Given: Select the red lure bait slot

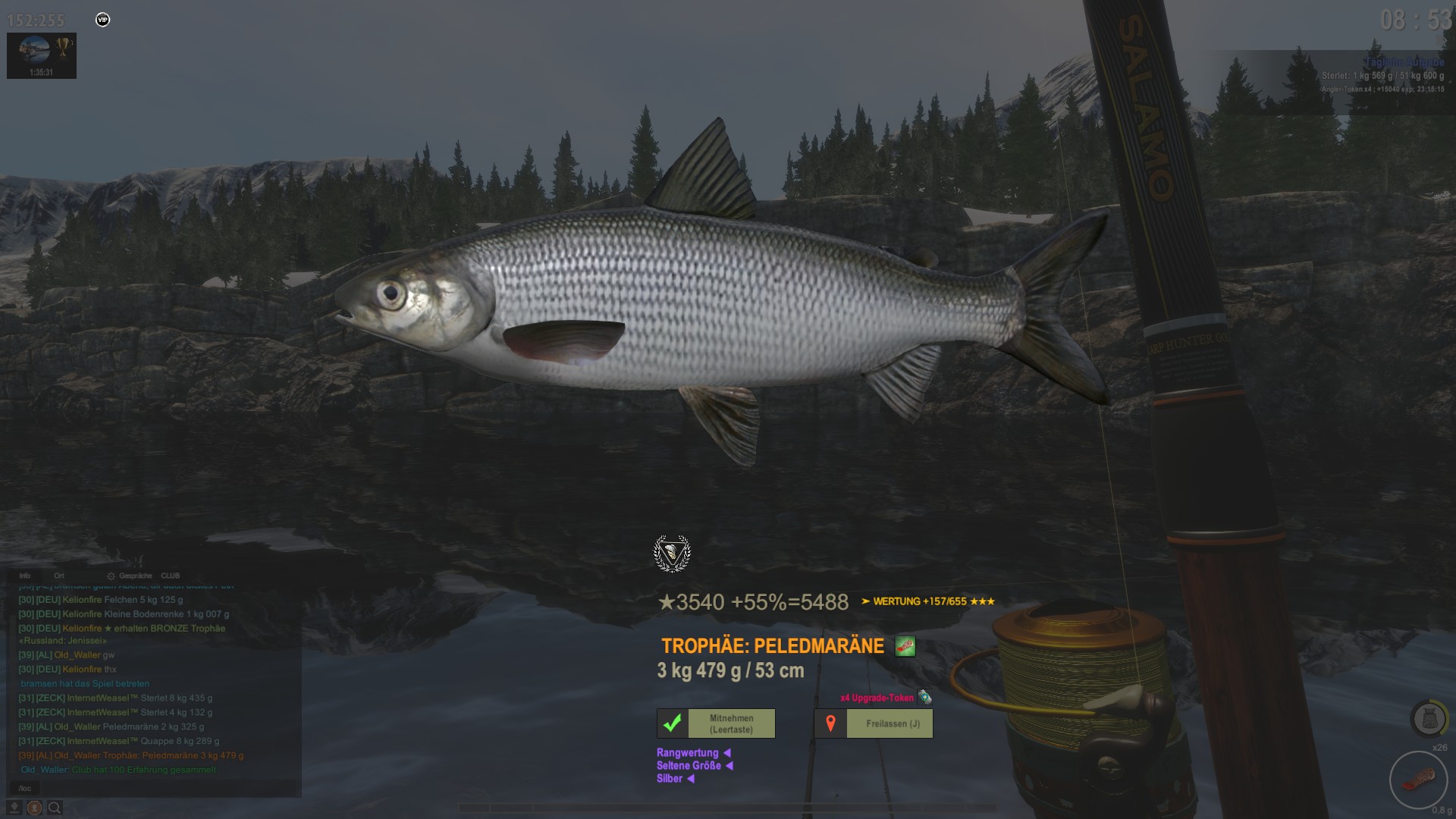Looking at the screenshot, I should (x=1417, y=780).
